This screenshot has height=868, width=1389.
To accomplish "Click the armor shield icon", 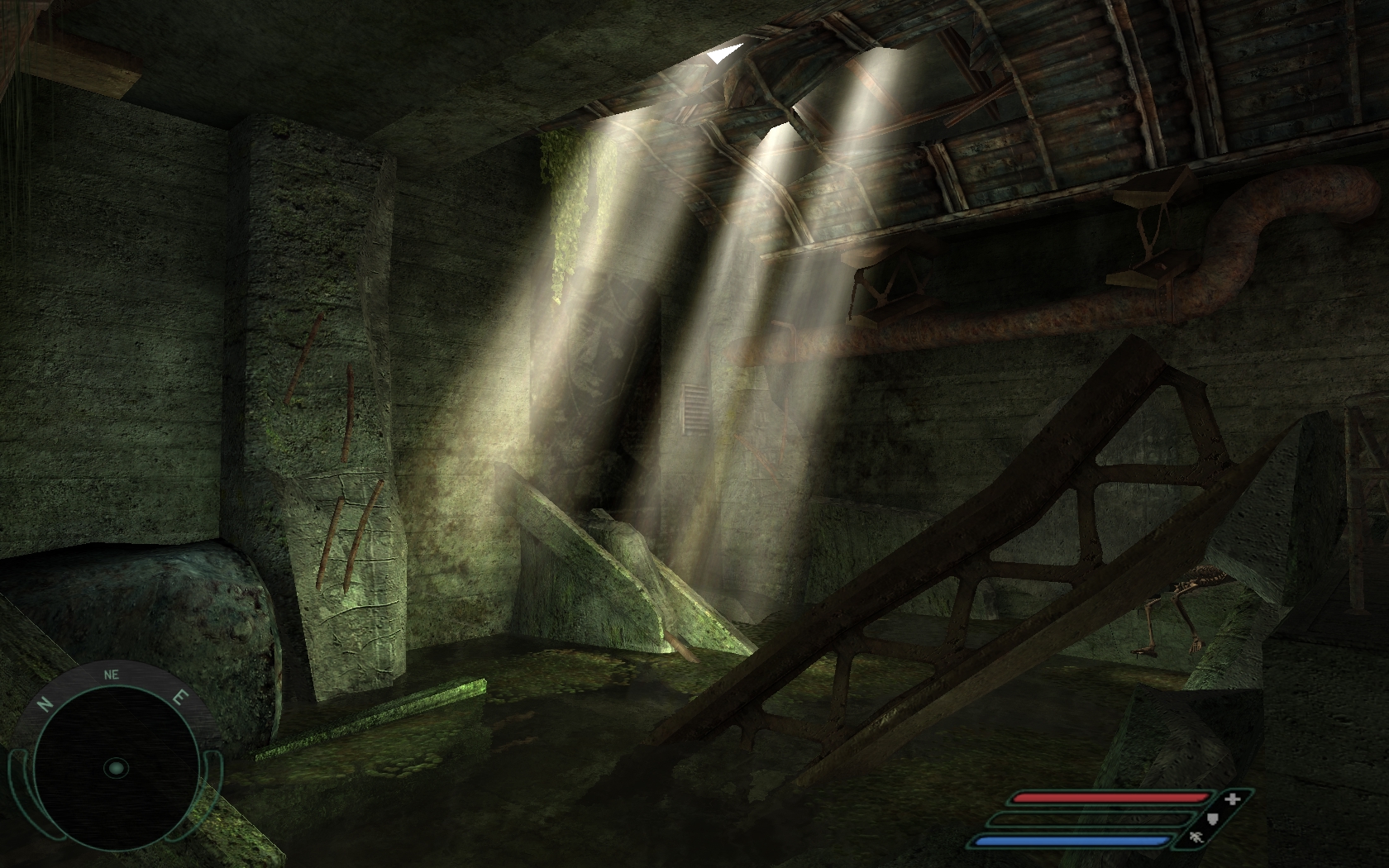I will [x=1214, y=818].
